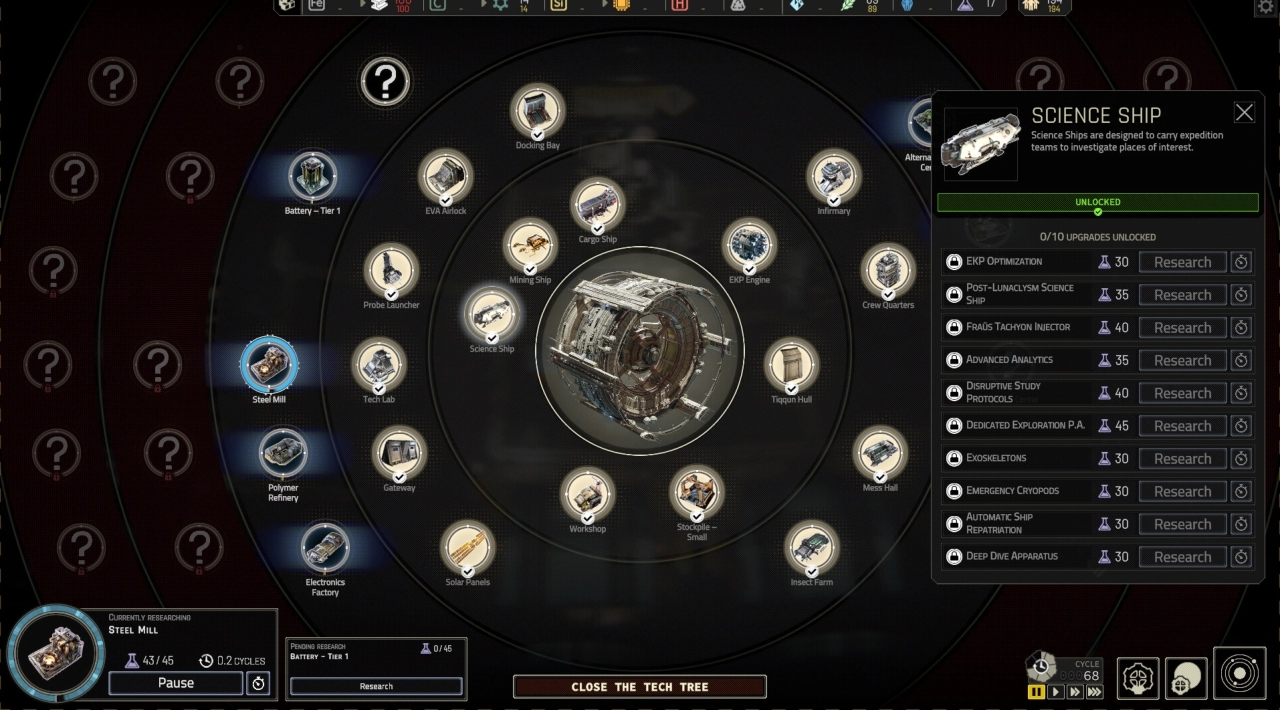The height and width of the screenshot is (710, 1280).
Task: Open the EKP Engine tech node
Action: 749,246
